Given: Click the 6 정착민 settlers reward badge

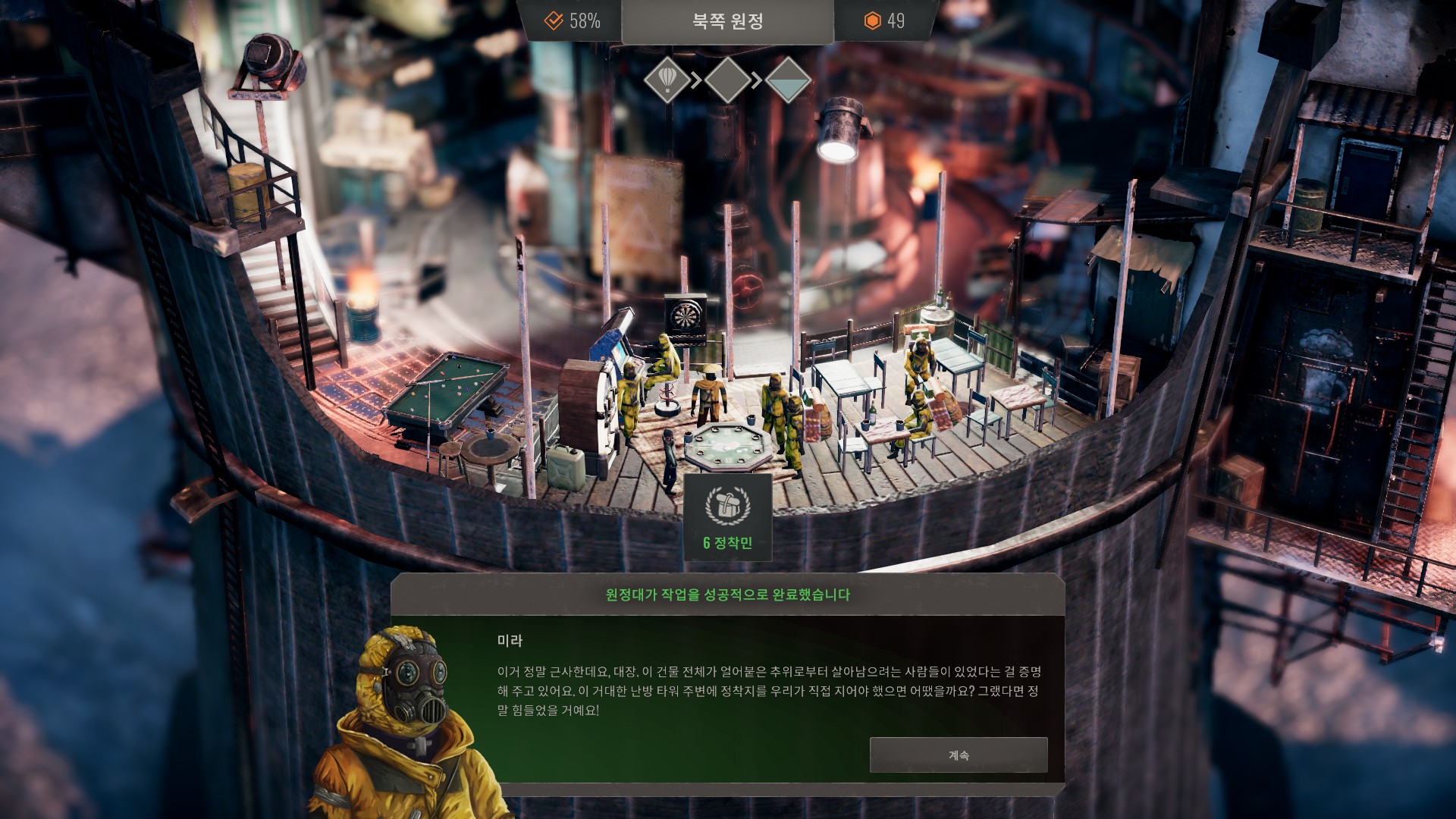Looking at the screenshot, I should [727, 517].
